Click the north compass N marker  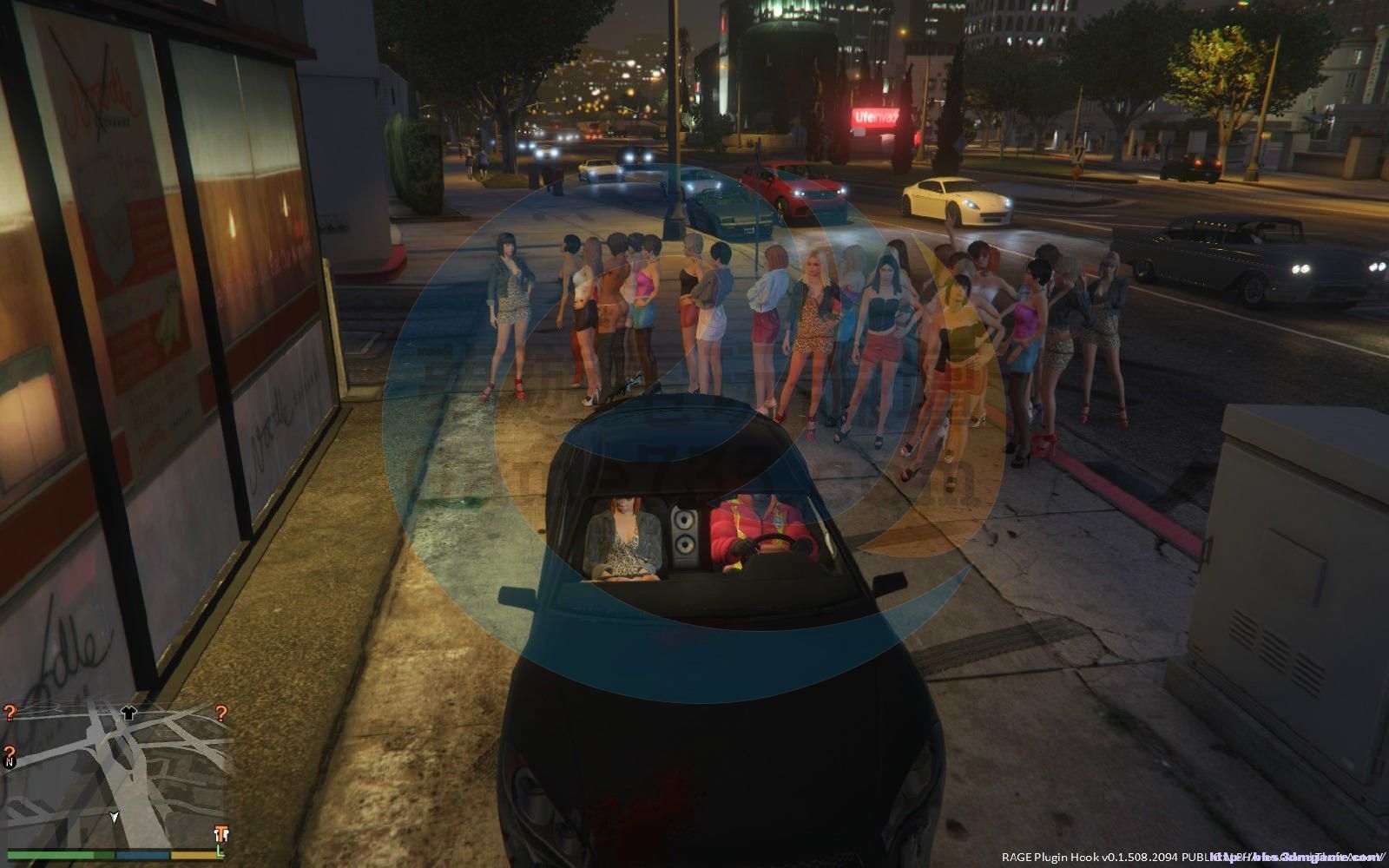click(x=10, y=763)
